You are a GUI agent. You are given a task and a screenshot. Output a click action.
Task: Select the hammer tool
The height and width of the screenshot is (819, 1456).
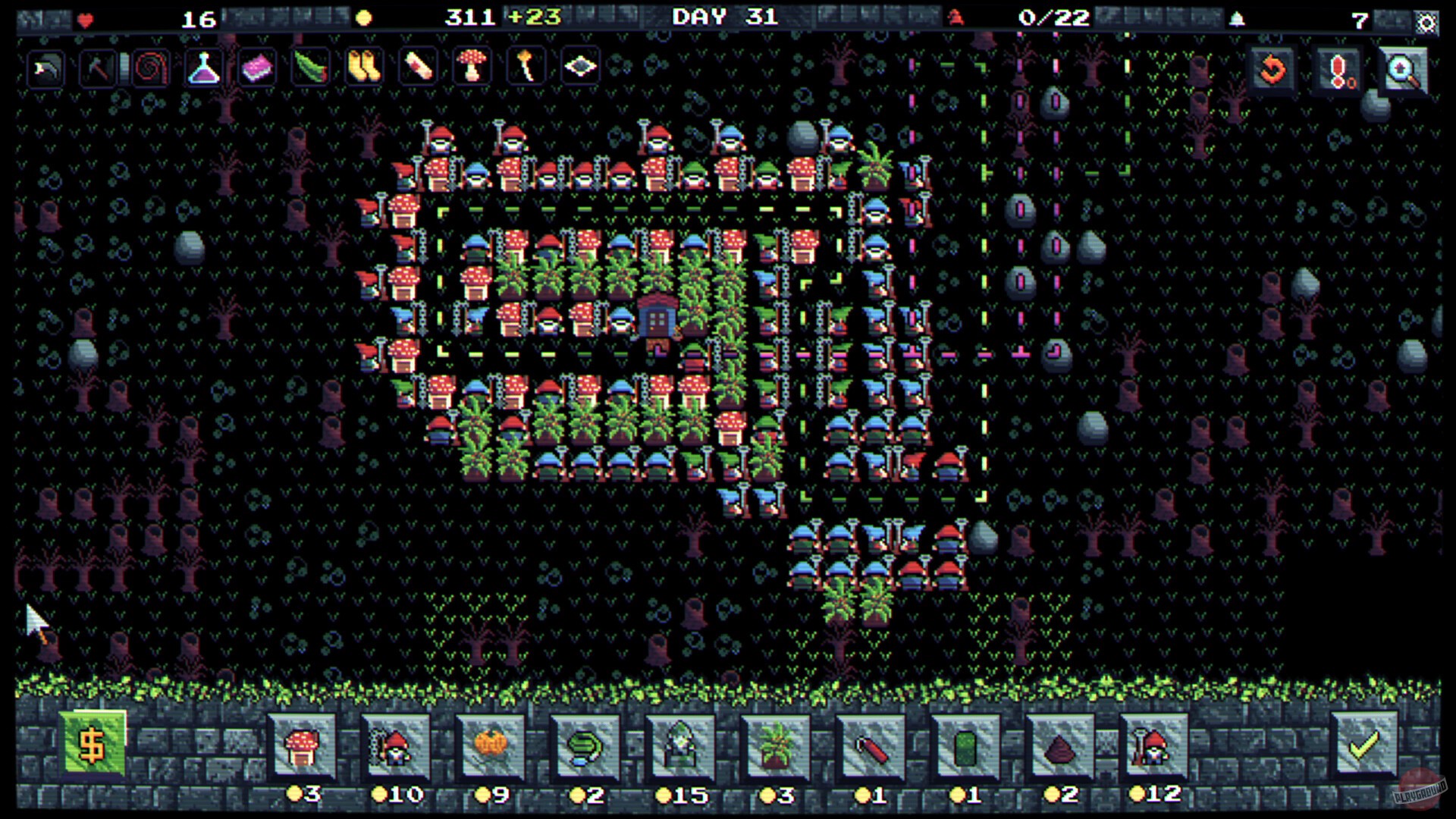(99, 67)
